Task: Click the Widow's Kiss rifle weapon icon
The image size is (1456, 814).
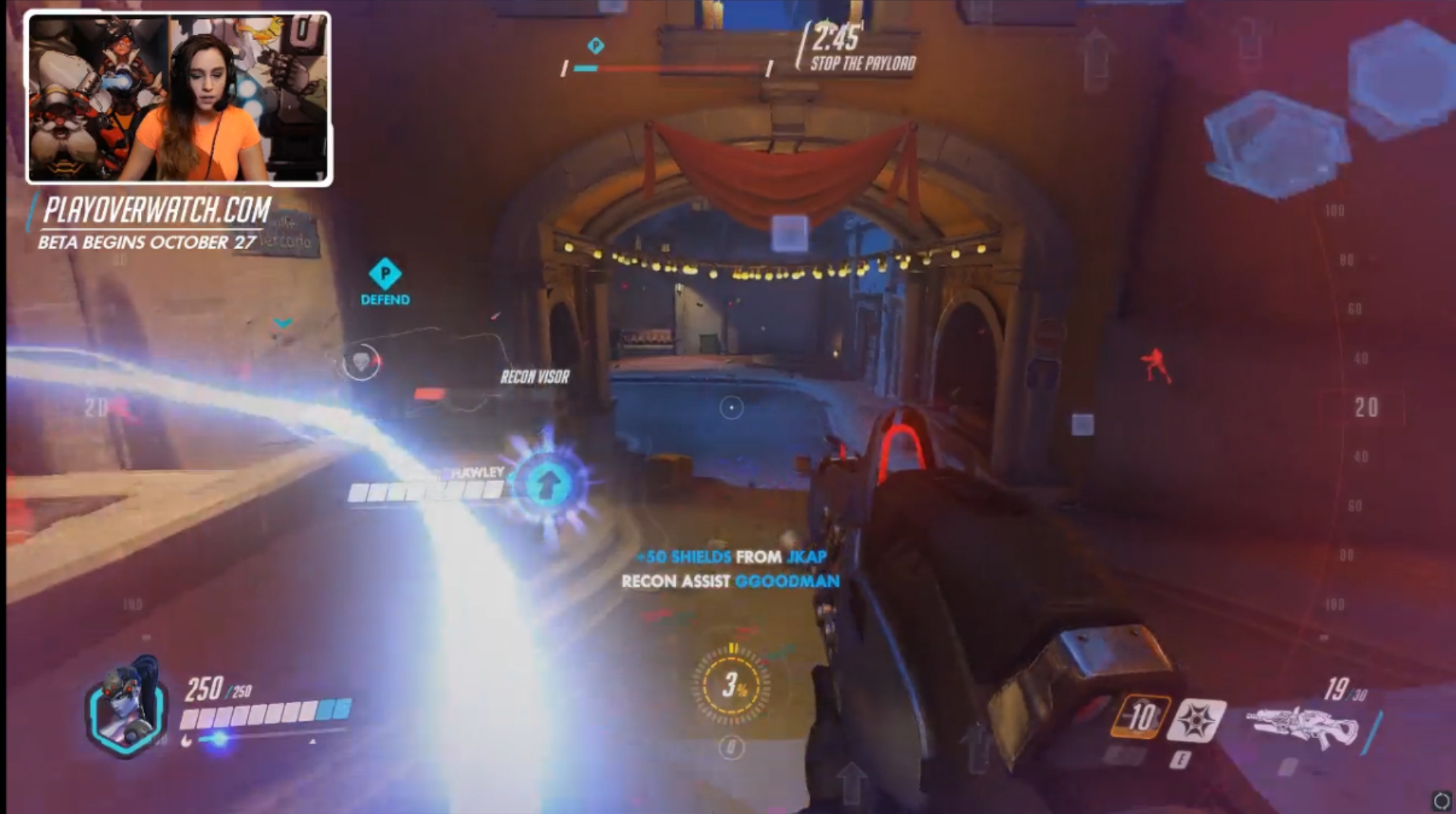Action: [1302, 728]
